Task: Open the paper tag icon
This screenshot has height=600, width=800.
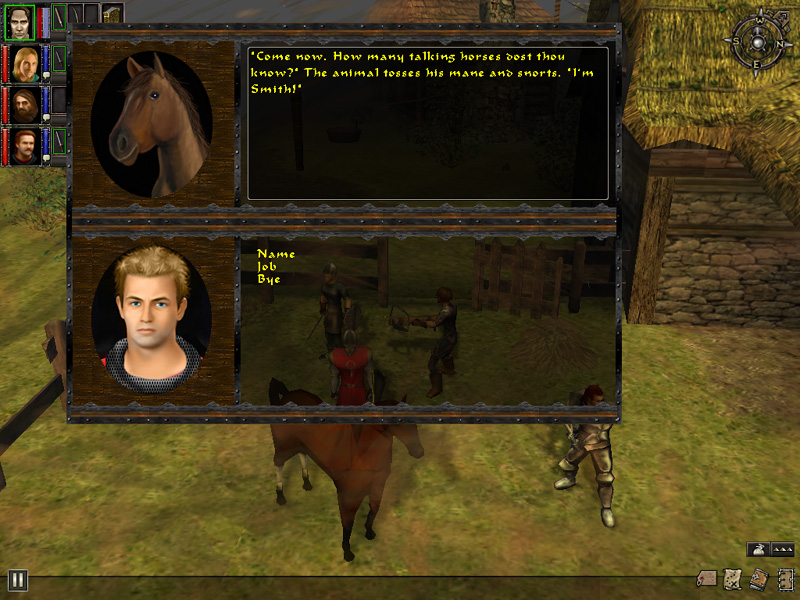Action: click(707, 580)
